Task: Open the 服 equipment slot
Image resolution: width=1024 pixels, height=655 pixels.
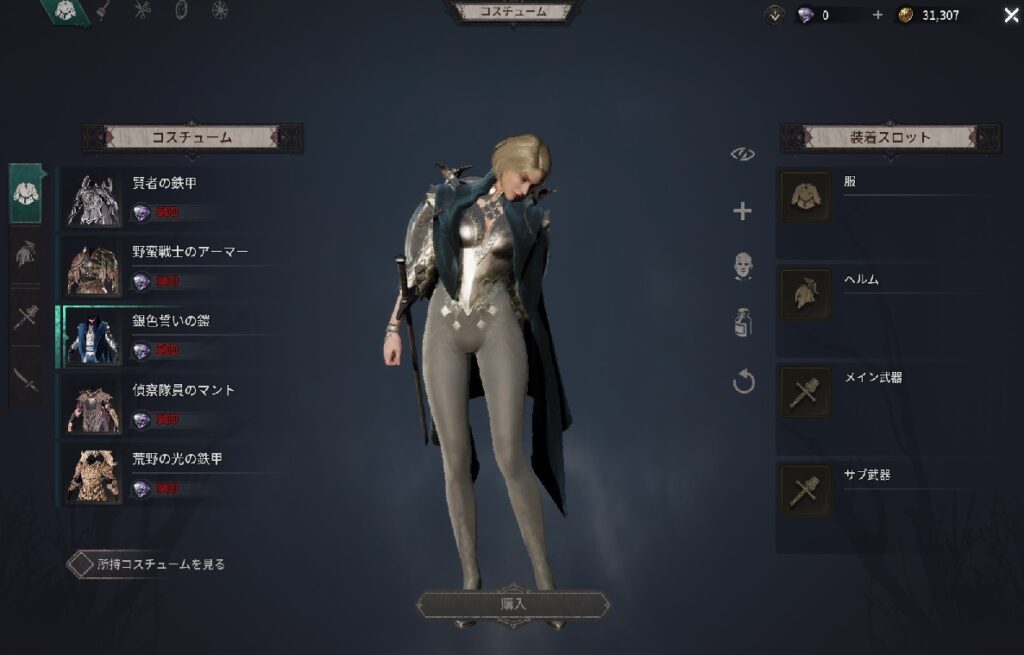Action: tap(805, 196)
